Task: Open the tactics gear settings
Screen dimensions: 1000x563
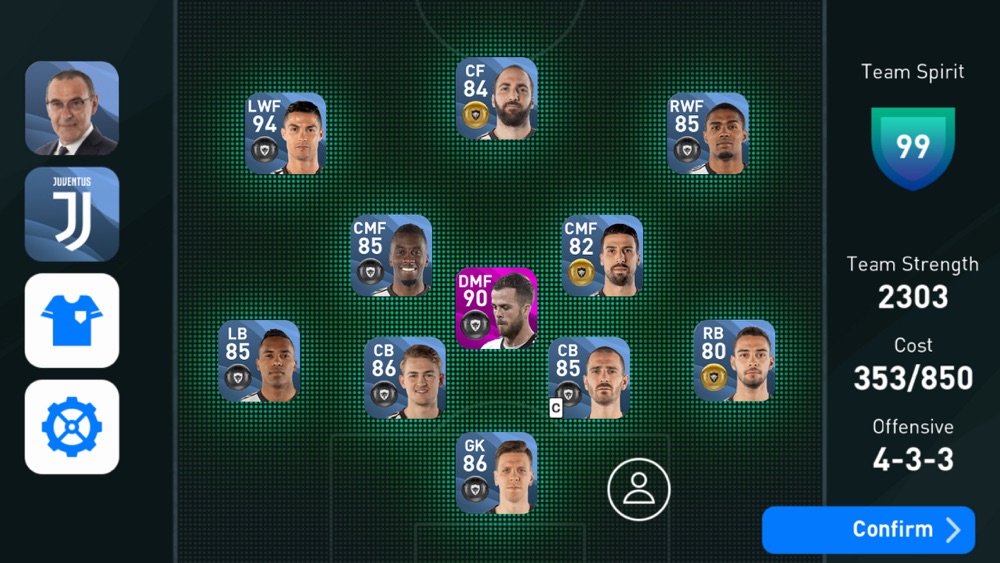Action: 72,426
